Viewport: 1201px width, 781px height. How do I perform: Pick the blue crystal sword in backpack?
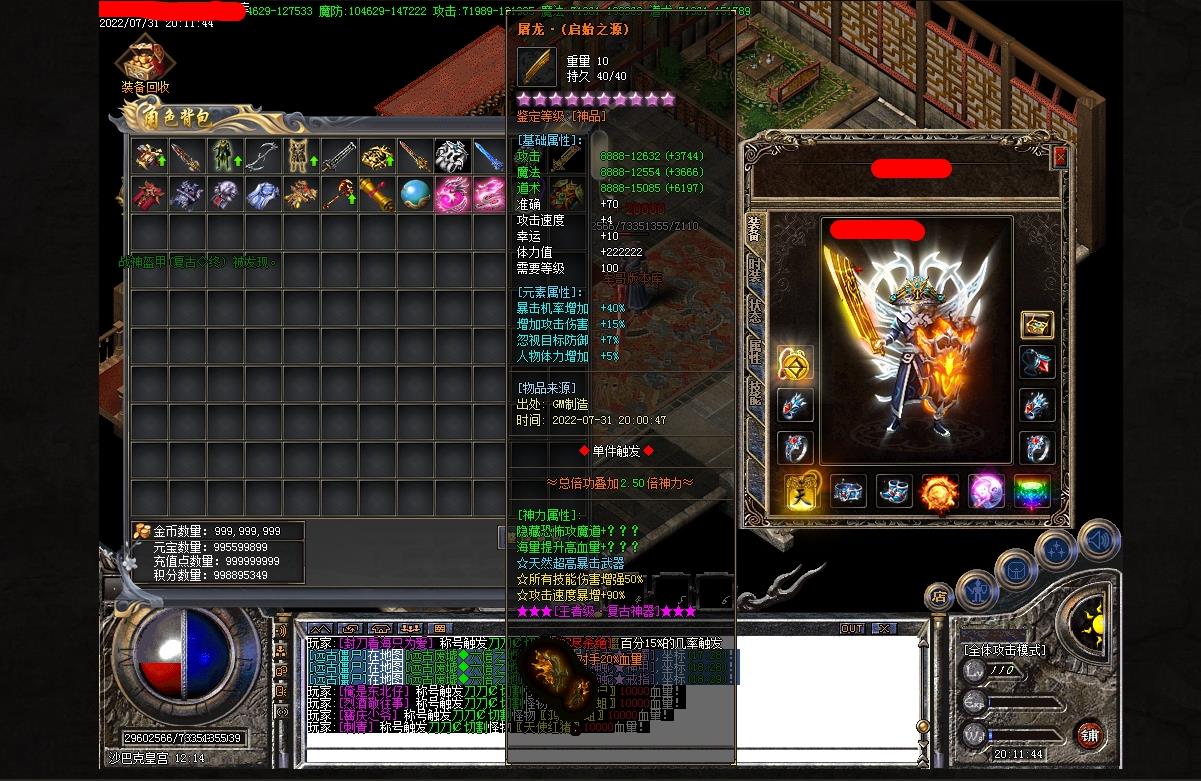pyautogui.click(x=490, y=156)
